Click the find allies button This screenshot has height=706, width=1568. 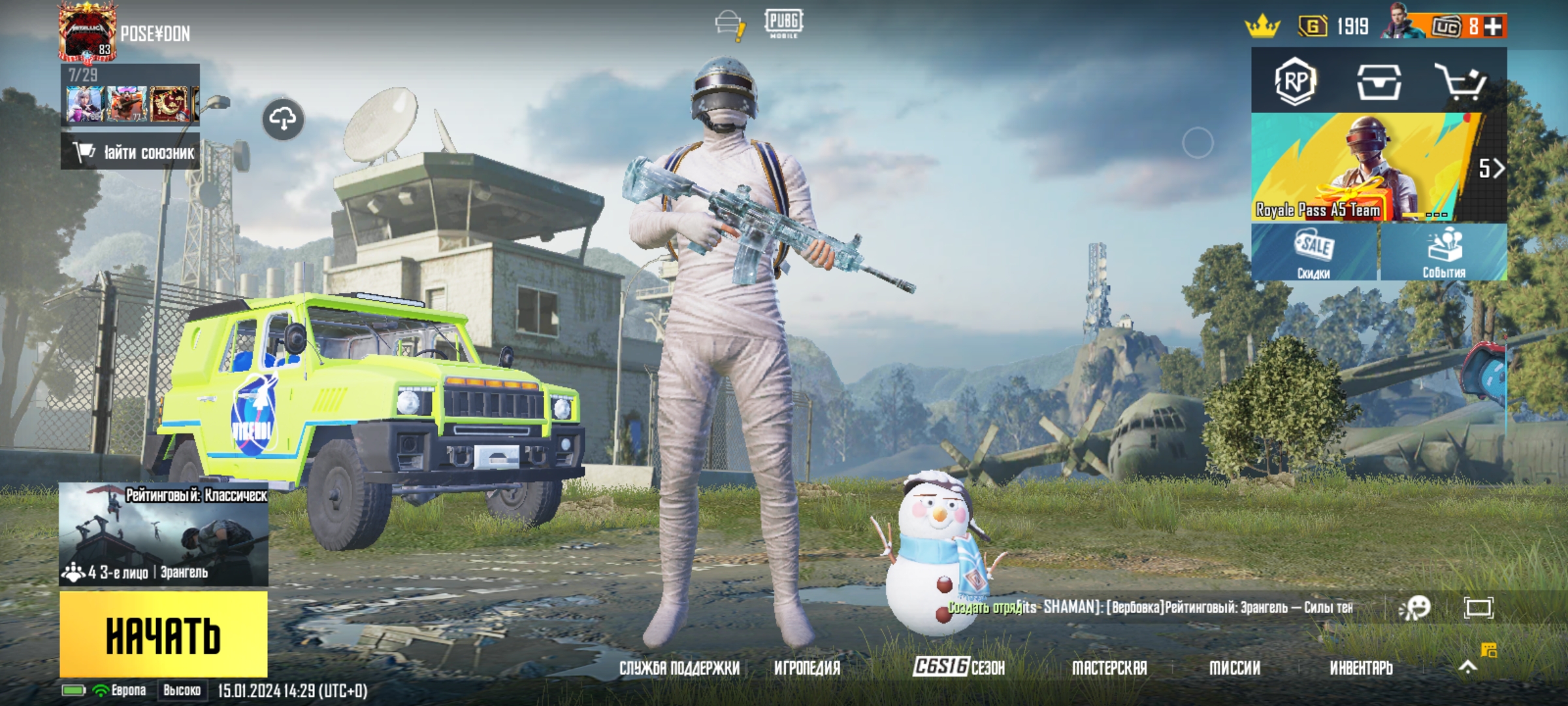click(x=131, y=152)
